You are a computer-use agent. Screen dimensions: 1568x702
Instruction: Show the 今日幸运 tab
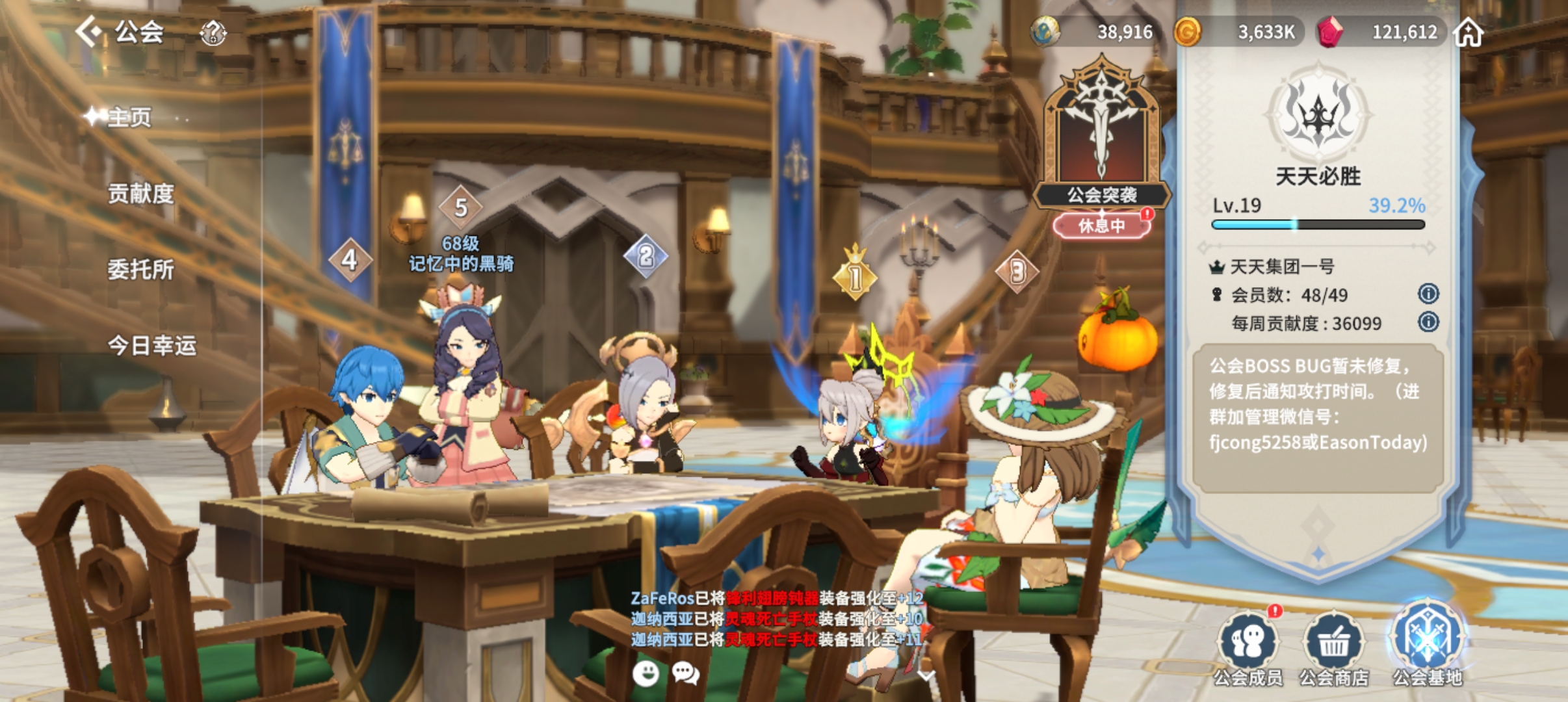(151, 345)
